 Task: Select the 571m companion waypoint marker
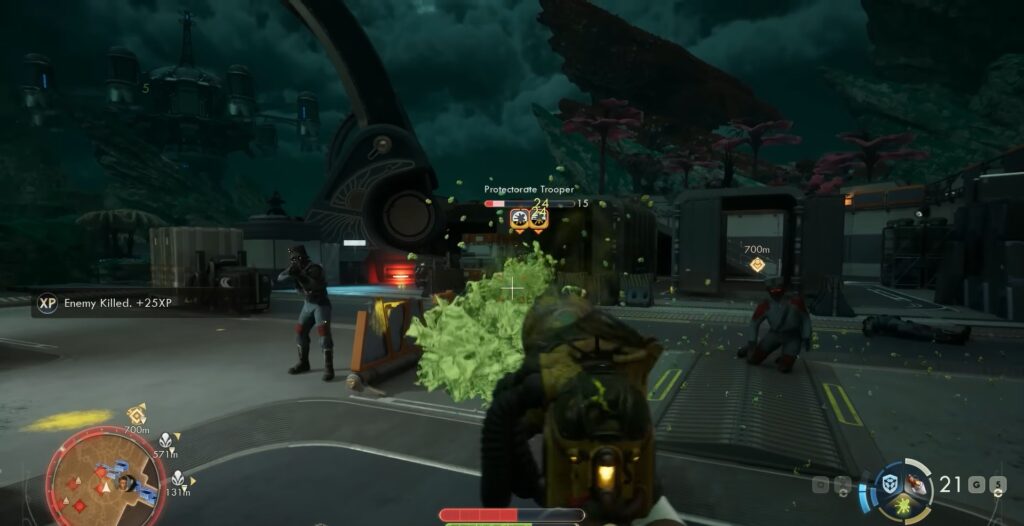point(166,439)
